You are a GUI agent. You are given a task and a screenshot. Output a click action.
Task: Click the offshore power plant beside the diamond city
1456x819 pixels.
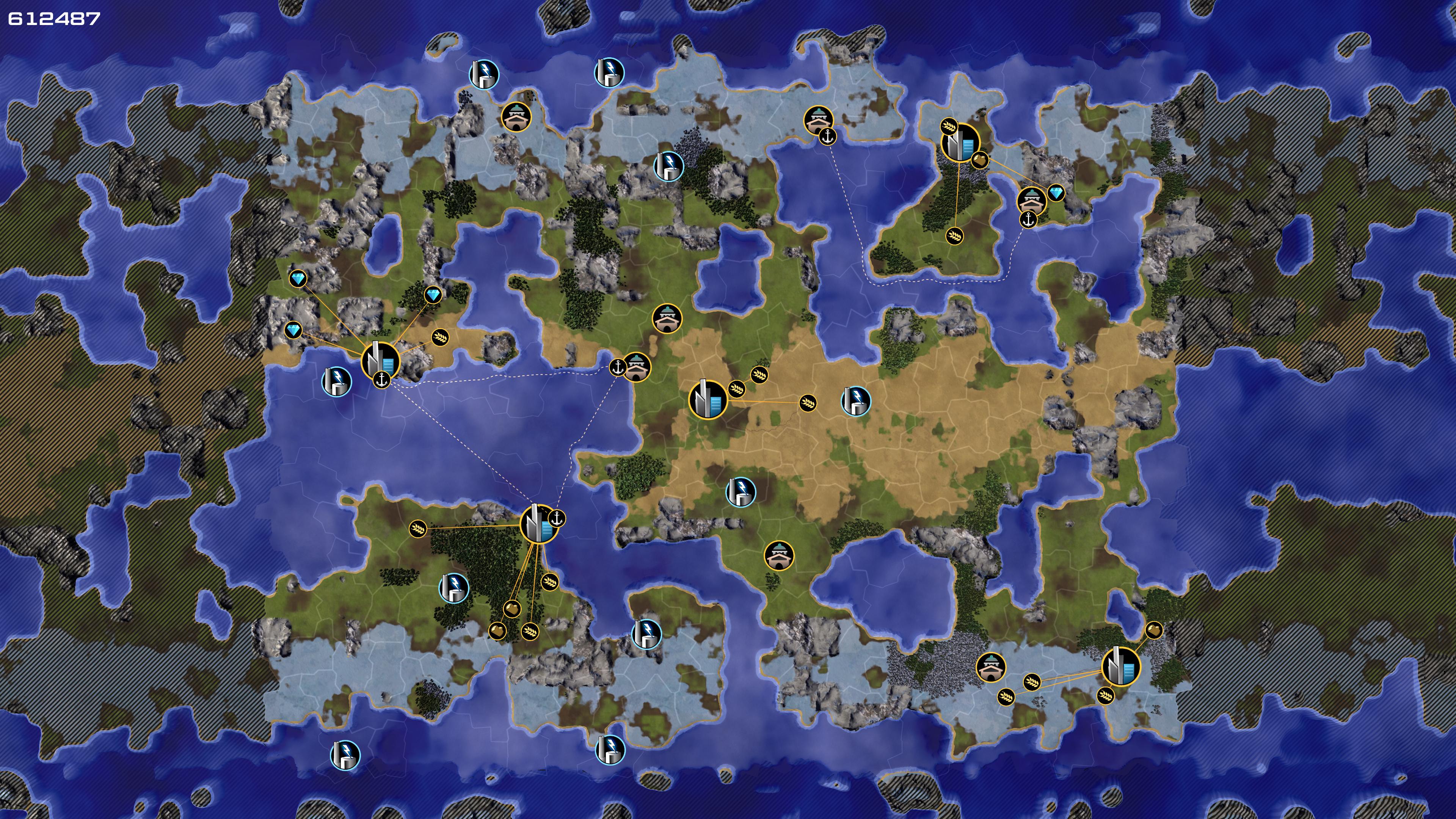[x=336, y=381]
